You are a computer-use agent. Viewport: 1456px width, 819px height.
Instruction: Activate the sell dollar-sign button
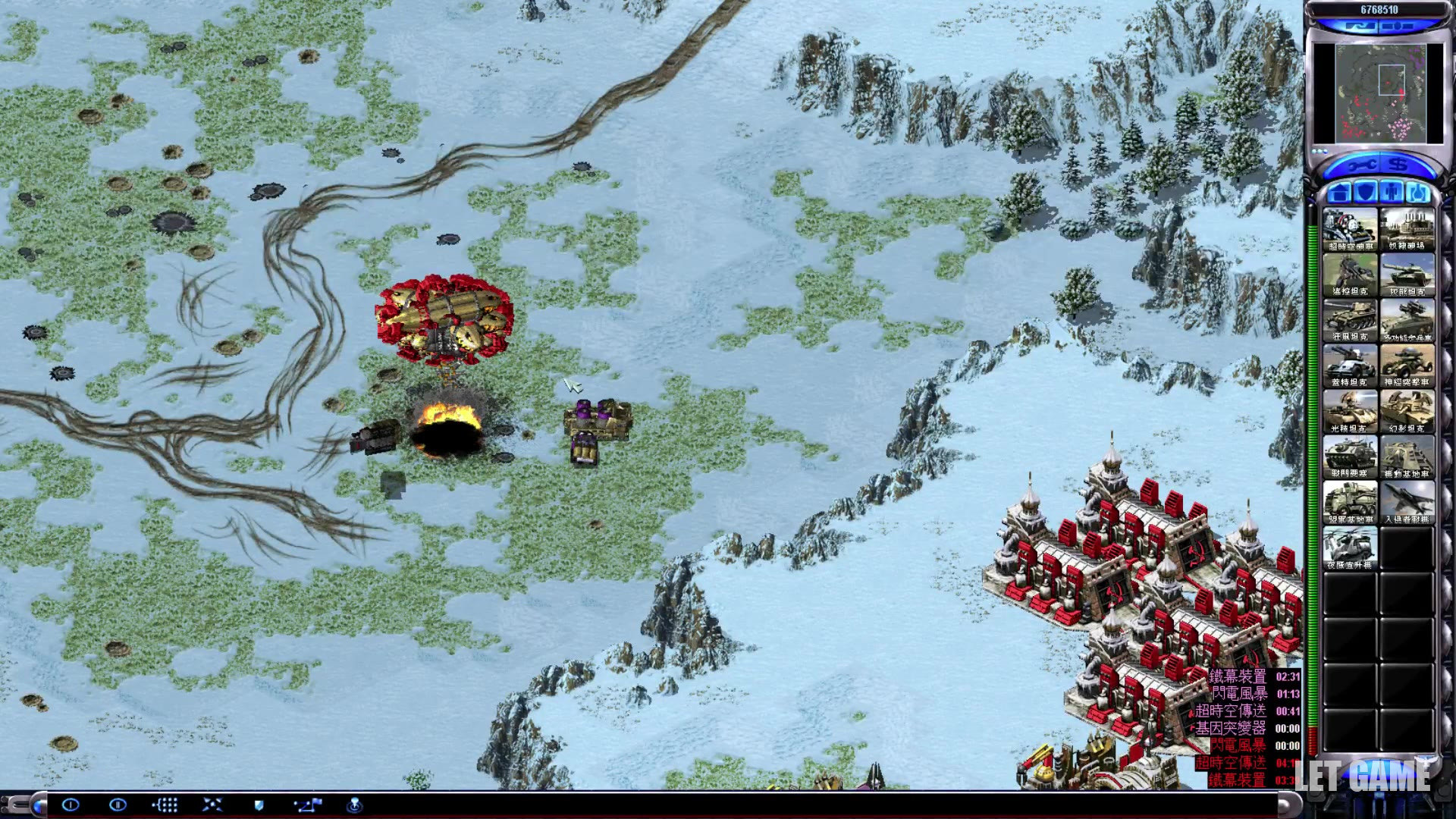pyautogui.click(x=1400, y=165)
